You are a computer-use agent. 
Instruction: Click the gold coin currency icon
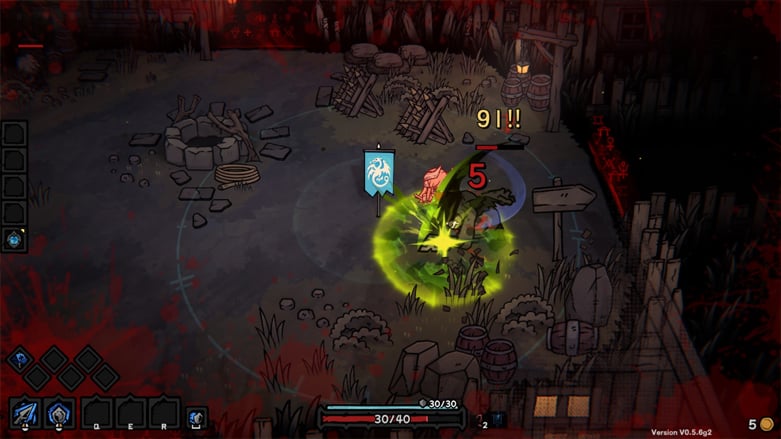pyautogui.click(x=766, y=424)
